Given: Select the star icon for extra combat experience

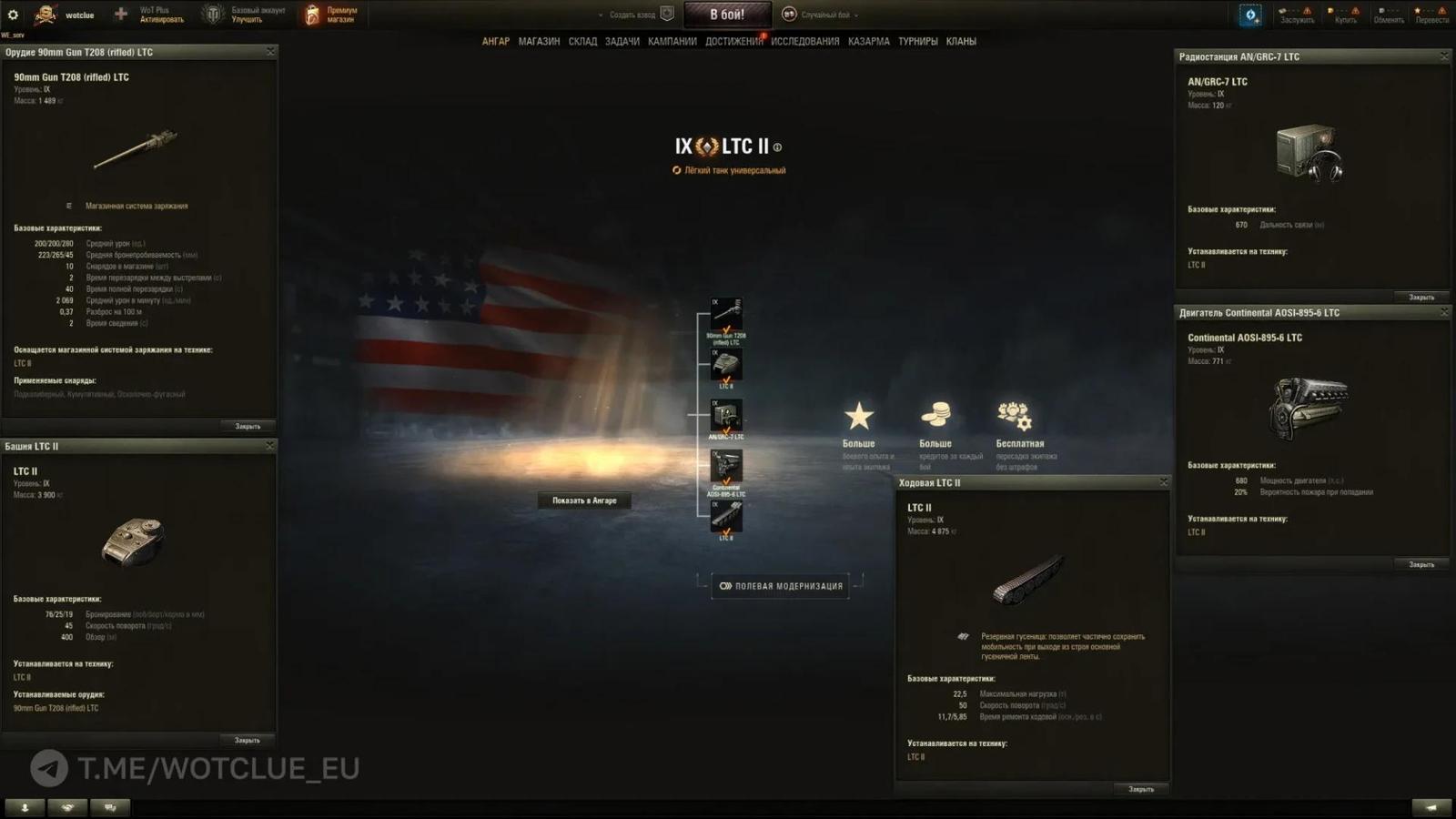Looking at the screenshot, I should [858, 417].
